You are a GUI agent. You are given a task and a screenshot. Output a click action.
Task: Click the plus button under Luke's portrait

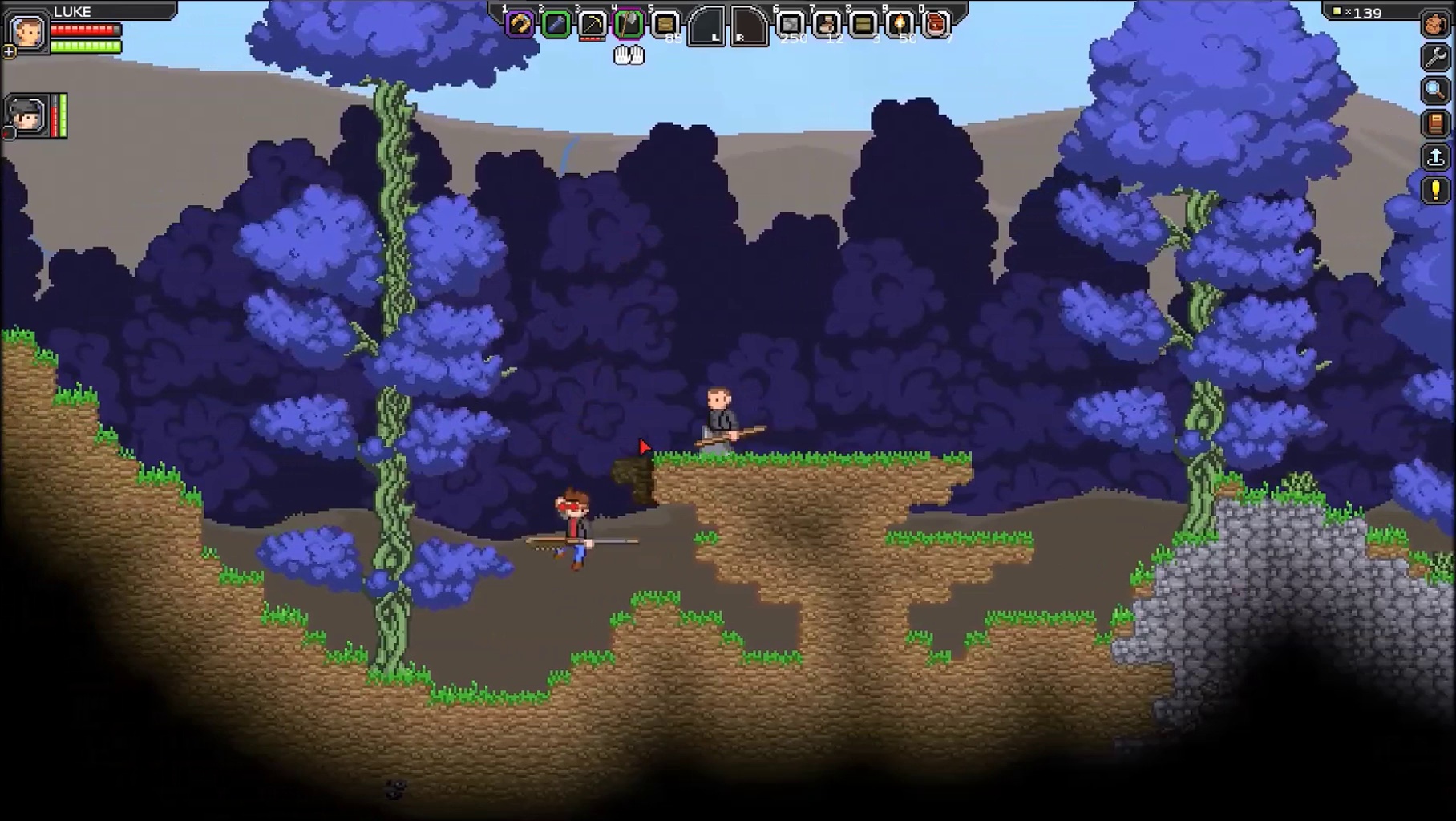pos(9,53)
